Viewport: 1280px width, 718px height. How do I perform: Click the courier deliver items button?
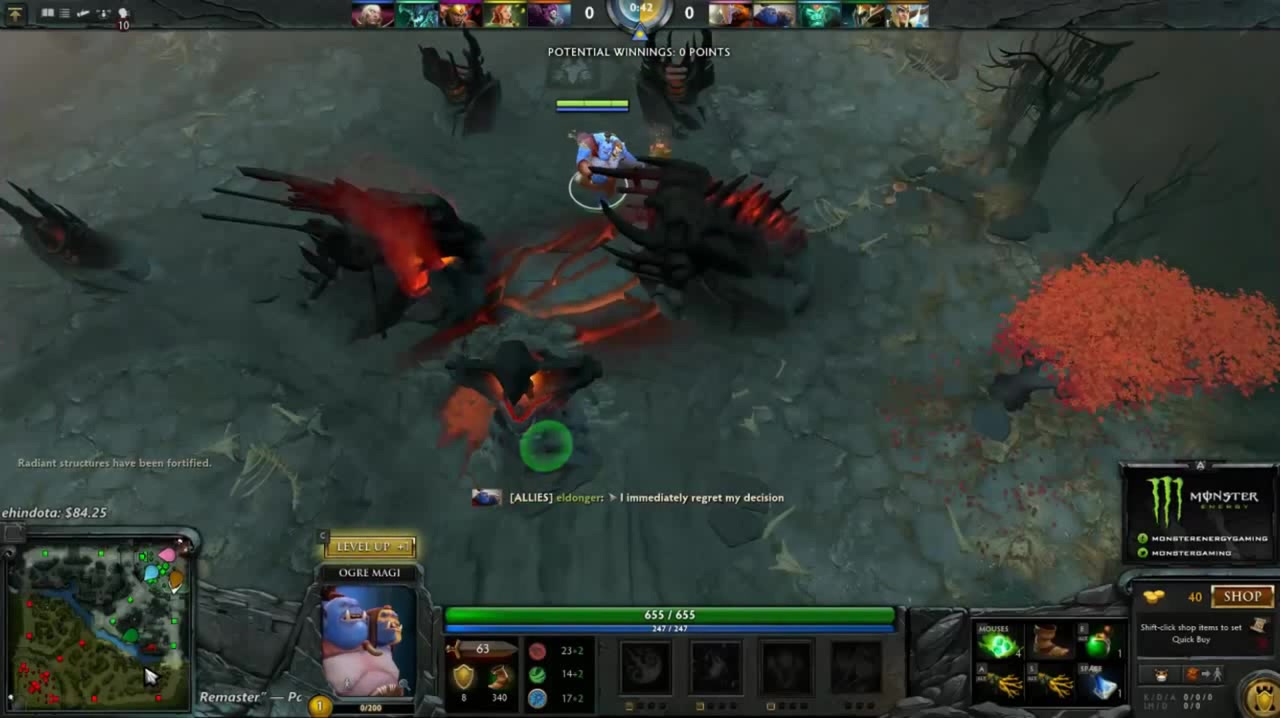pos(1200,675)
